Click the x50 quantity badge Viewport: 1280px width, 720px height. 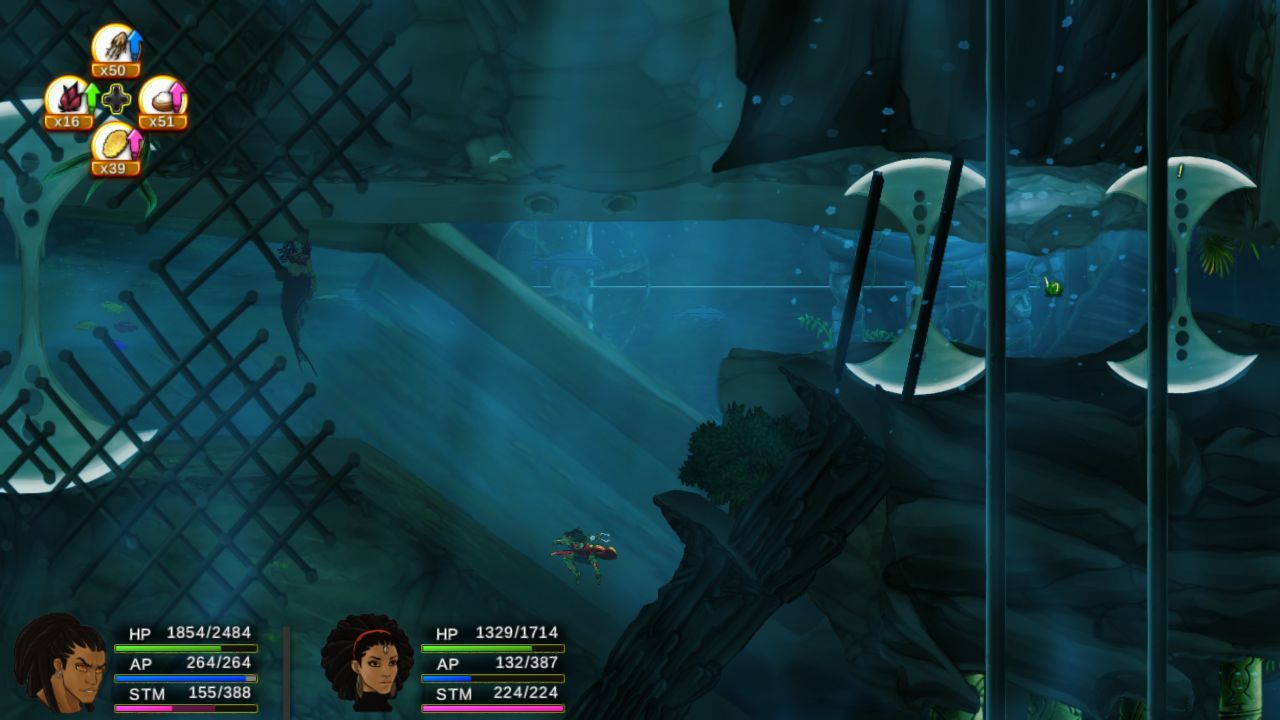click(x=113, y=71)
